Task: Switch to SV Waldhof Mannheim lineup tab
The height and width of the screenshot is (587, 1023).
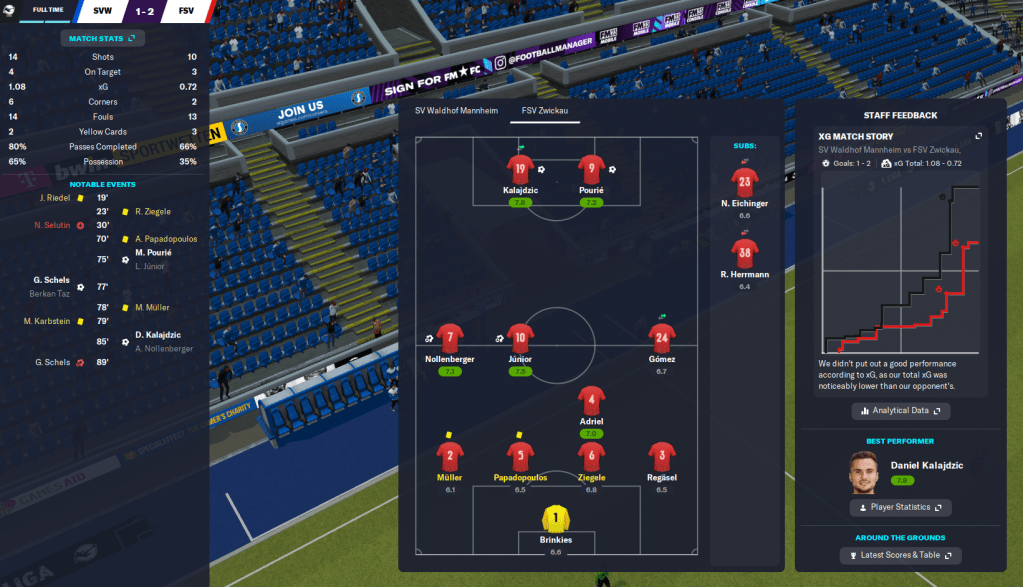Action: (456, 110)
